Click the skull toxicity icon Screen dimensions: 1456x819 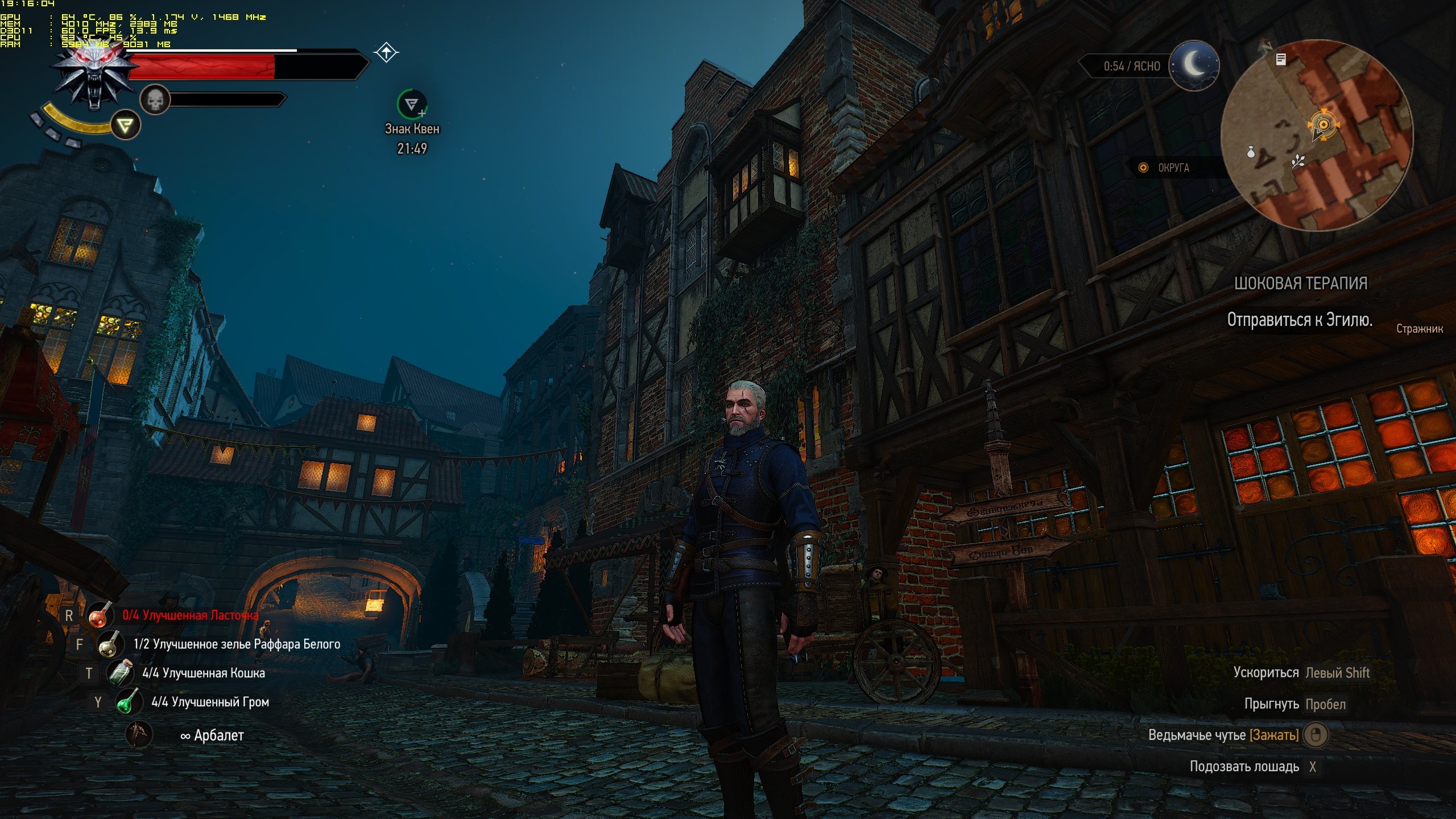[x=155, y=100]
